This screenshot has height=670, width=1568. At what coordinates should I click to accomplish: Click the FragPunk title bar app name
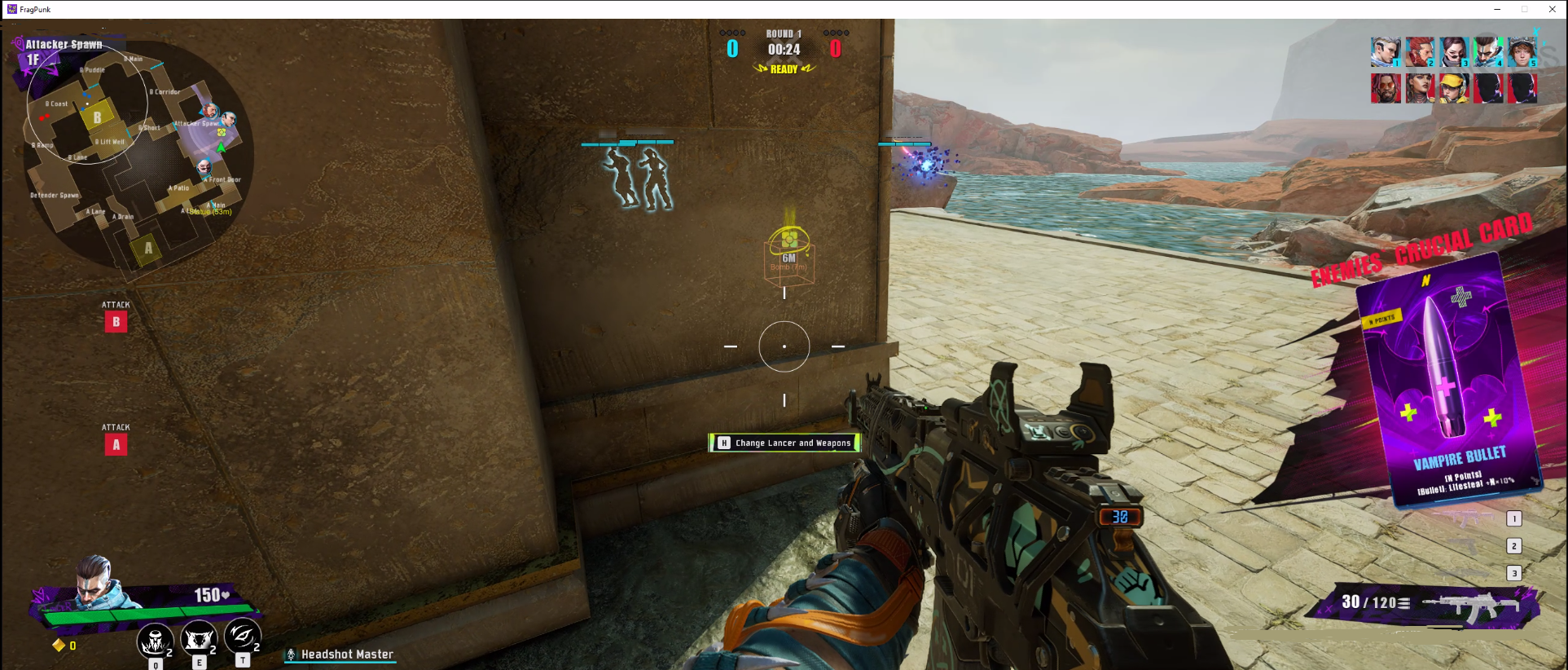pos(36,9)
